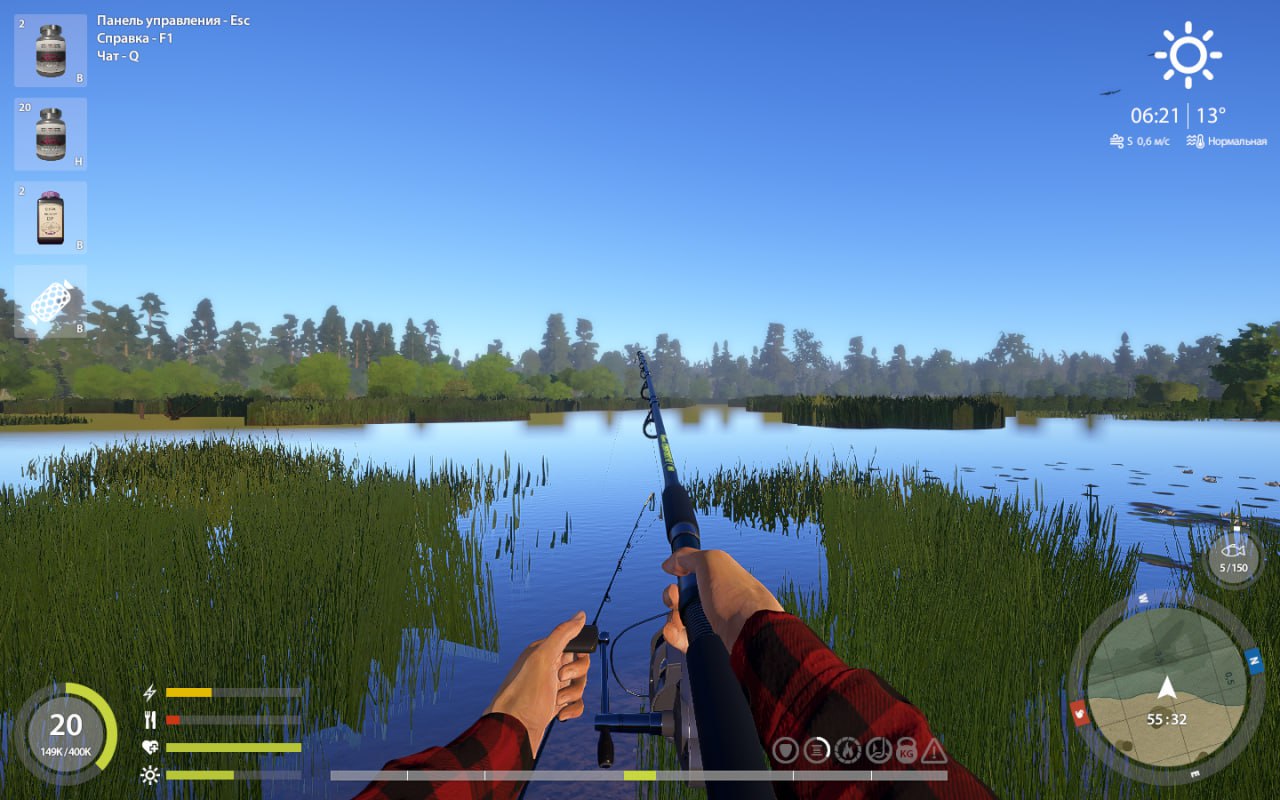Click the reel spool status icon
The width and height of the screenshot is (1280, 800).
tap(817, 749)
